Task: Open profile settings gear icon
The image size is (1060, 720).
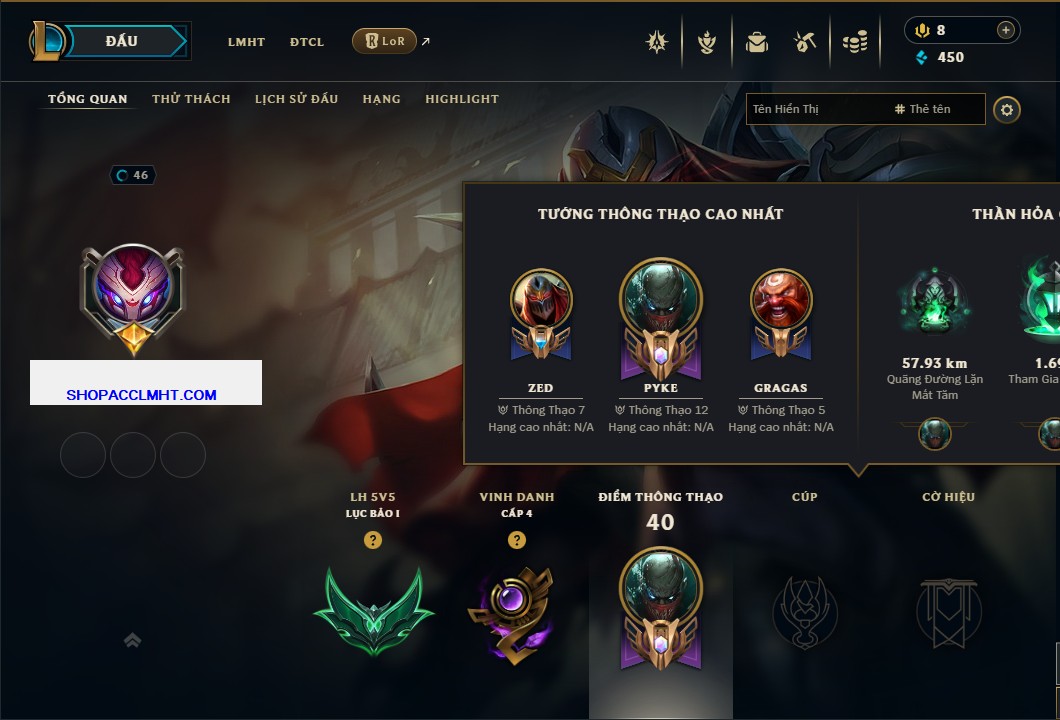Action: click(x=1006, y=109)
